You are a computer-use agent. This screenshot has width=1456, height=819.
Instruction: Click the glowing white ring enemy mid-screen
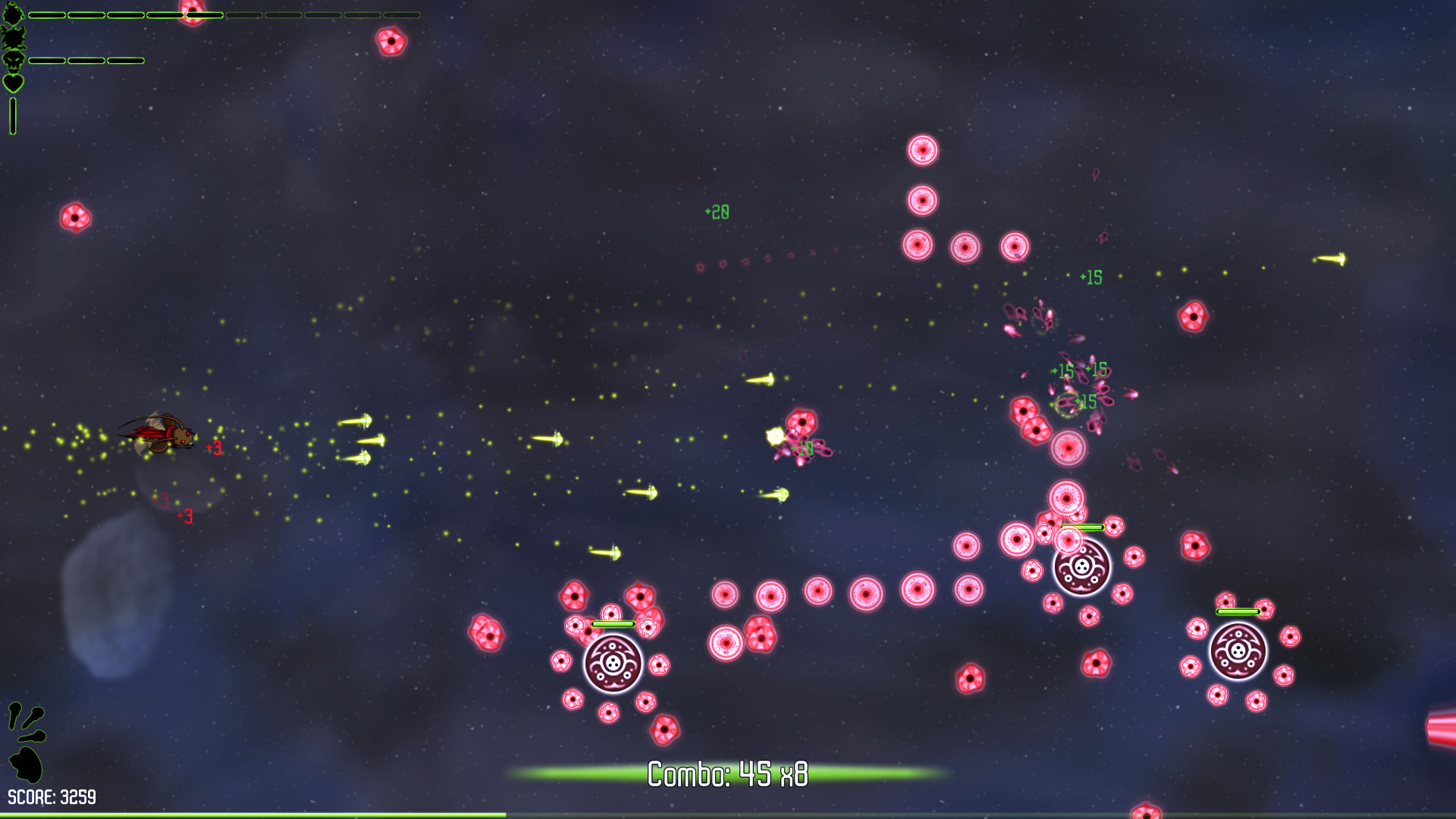coord(1069,447)
